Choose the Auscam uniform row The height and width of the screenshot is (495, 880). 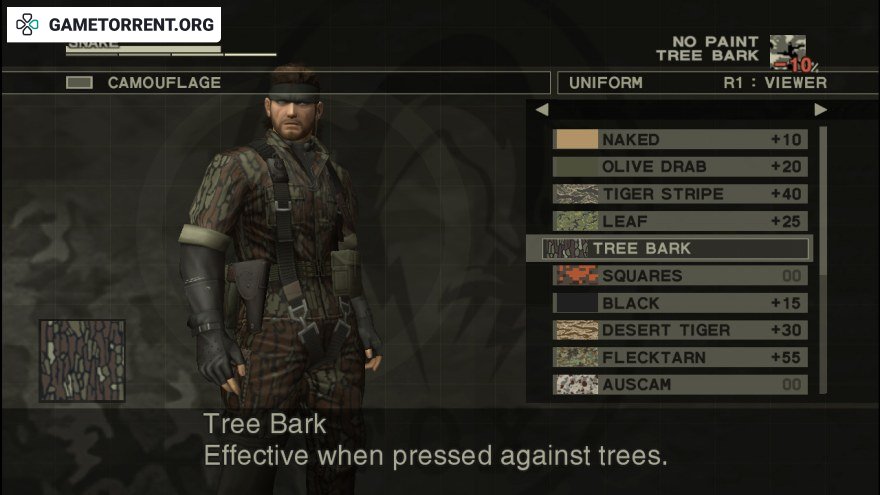coord(680,384)
